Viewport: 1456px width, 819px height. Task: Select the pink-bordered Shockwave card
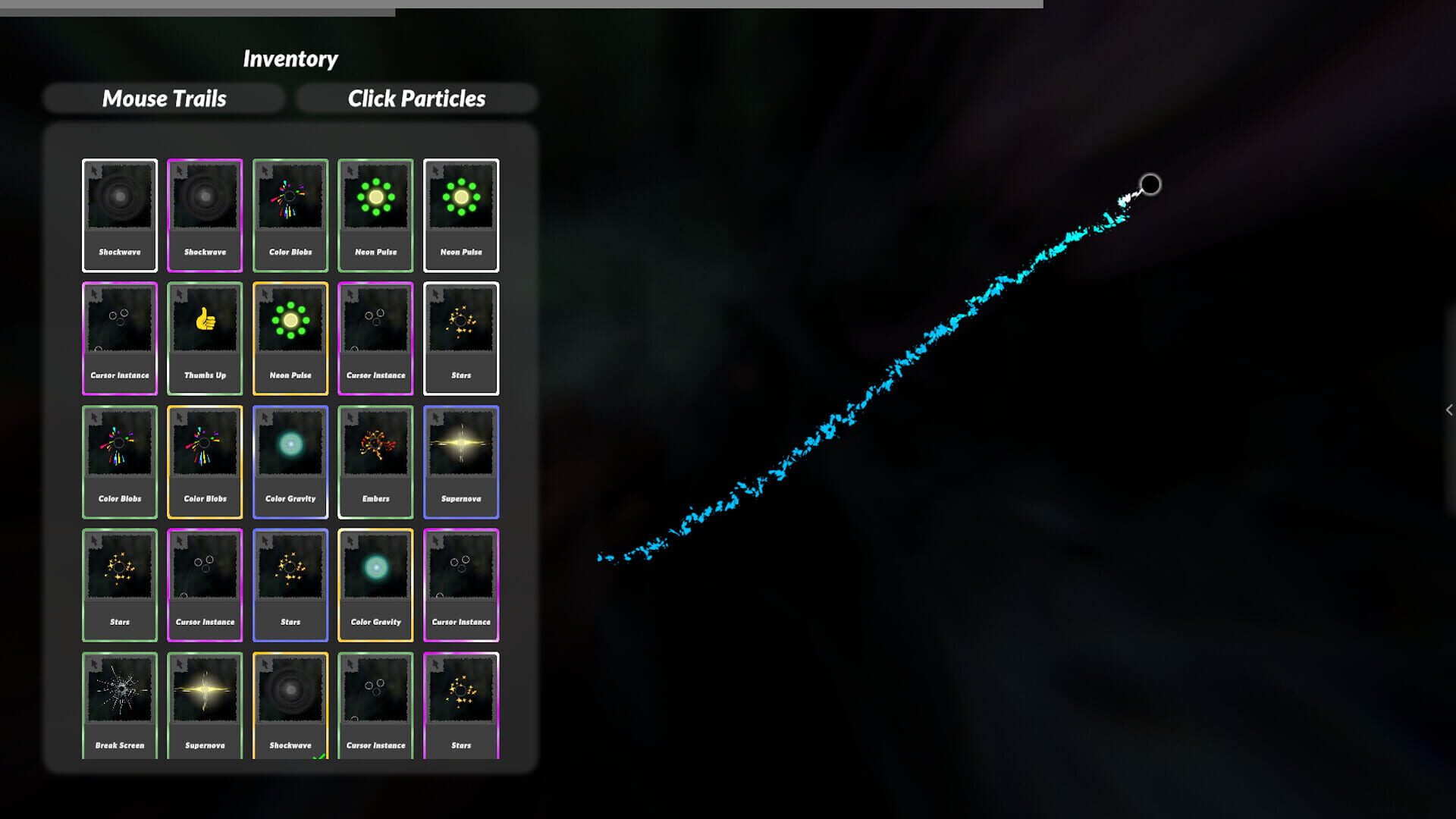pyautogui.click(x=205, y=215)
